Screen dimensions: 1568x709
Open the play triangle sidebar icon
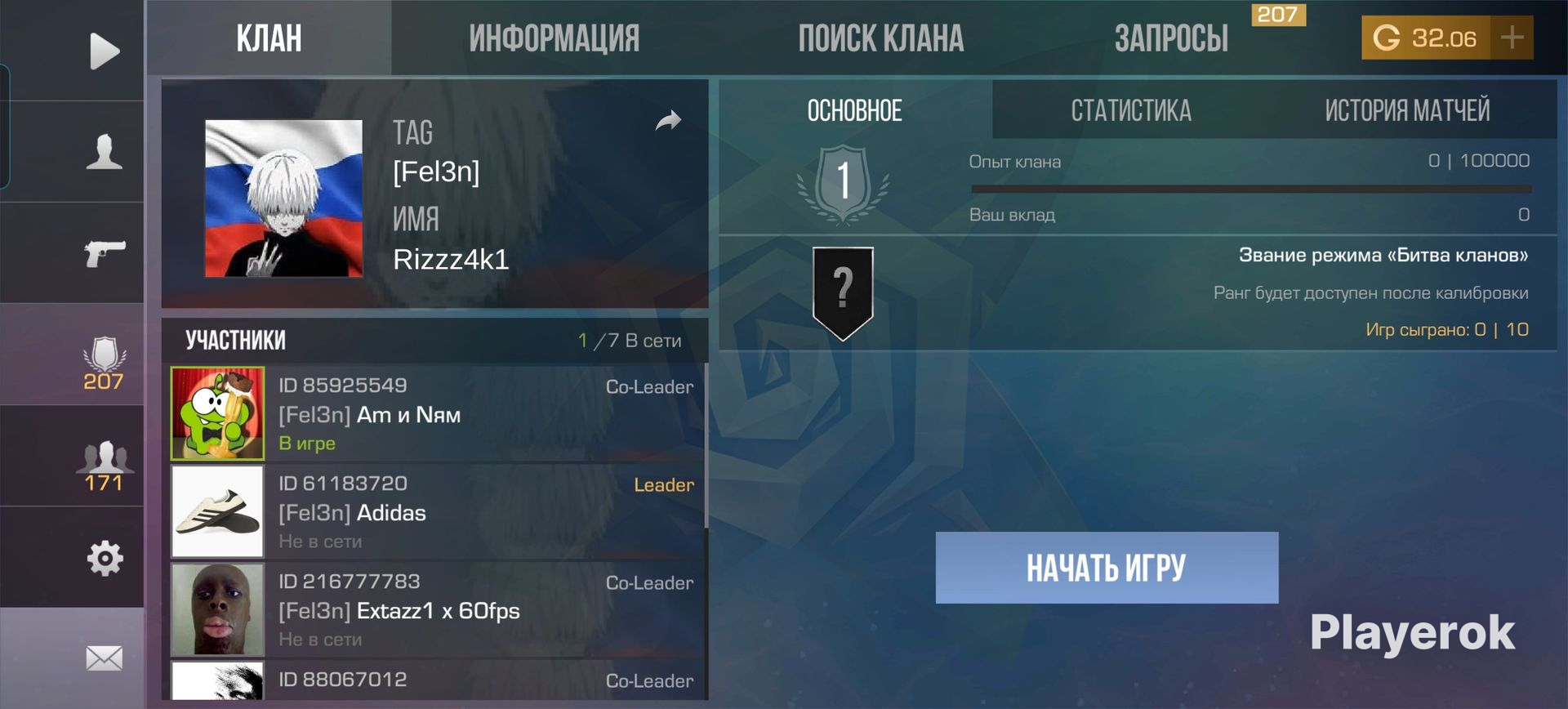104,51
